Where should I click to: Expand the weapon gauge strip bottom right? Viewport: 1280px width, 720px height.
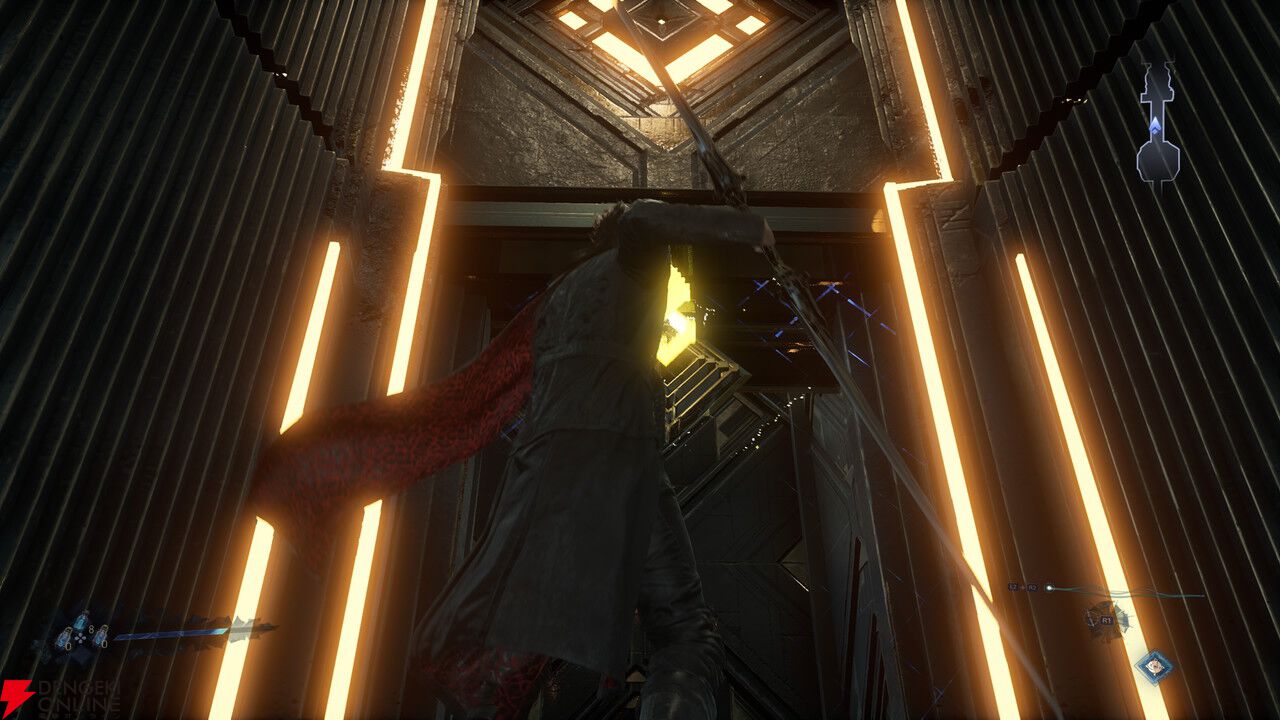point(1130,594)
